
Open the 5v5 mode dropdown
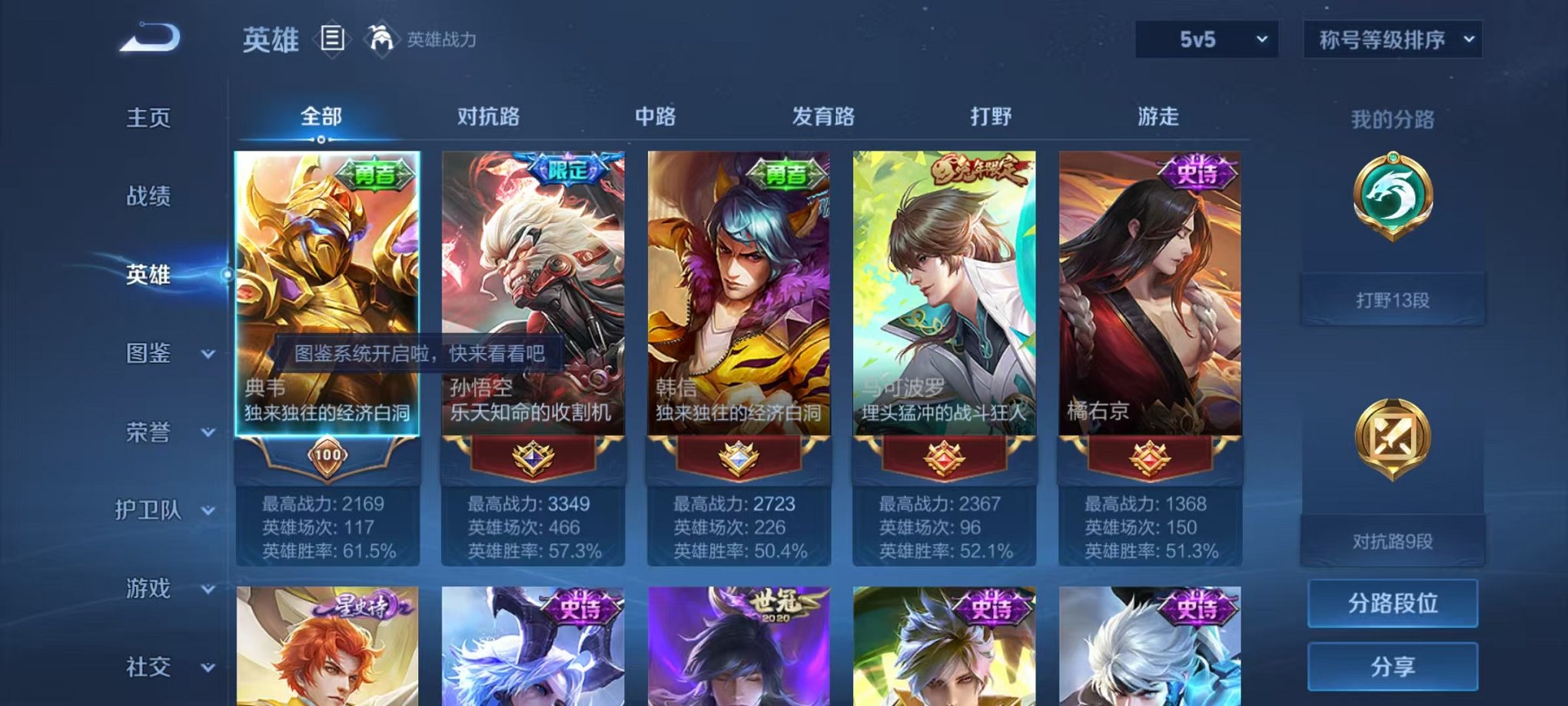(x=1208, y=38)
